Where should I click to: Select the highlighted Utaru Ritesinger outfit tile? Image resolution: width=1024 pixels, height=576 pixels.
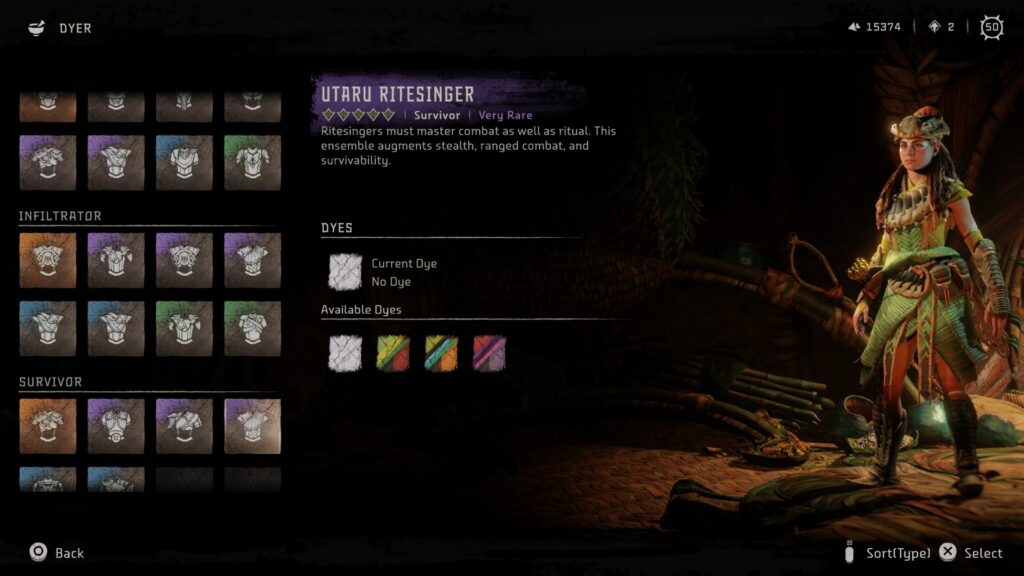pyautogui.click(x=252, y=427)
